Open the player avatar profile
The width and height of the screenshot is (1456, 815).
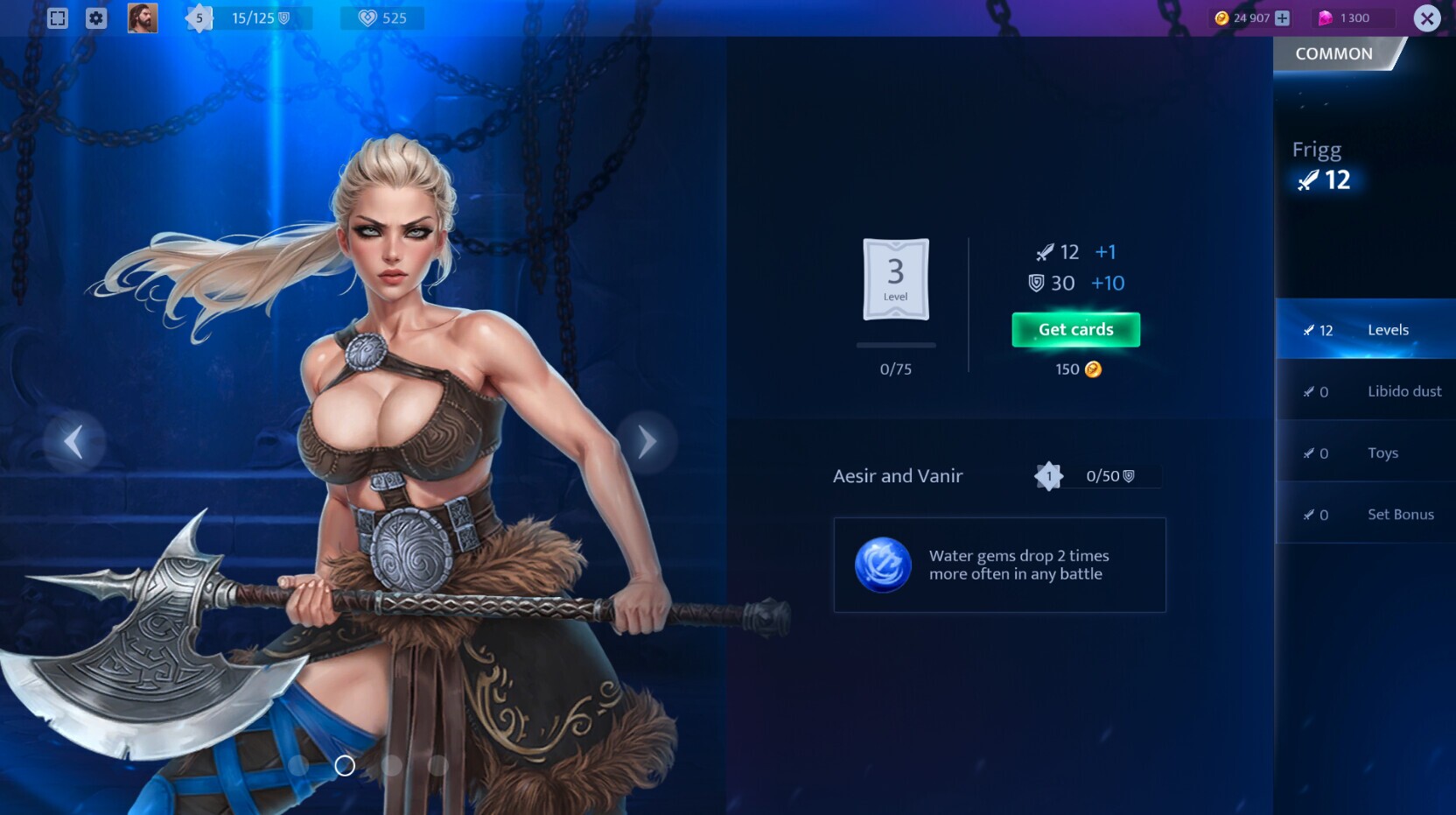(x=143, y=18)
